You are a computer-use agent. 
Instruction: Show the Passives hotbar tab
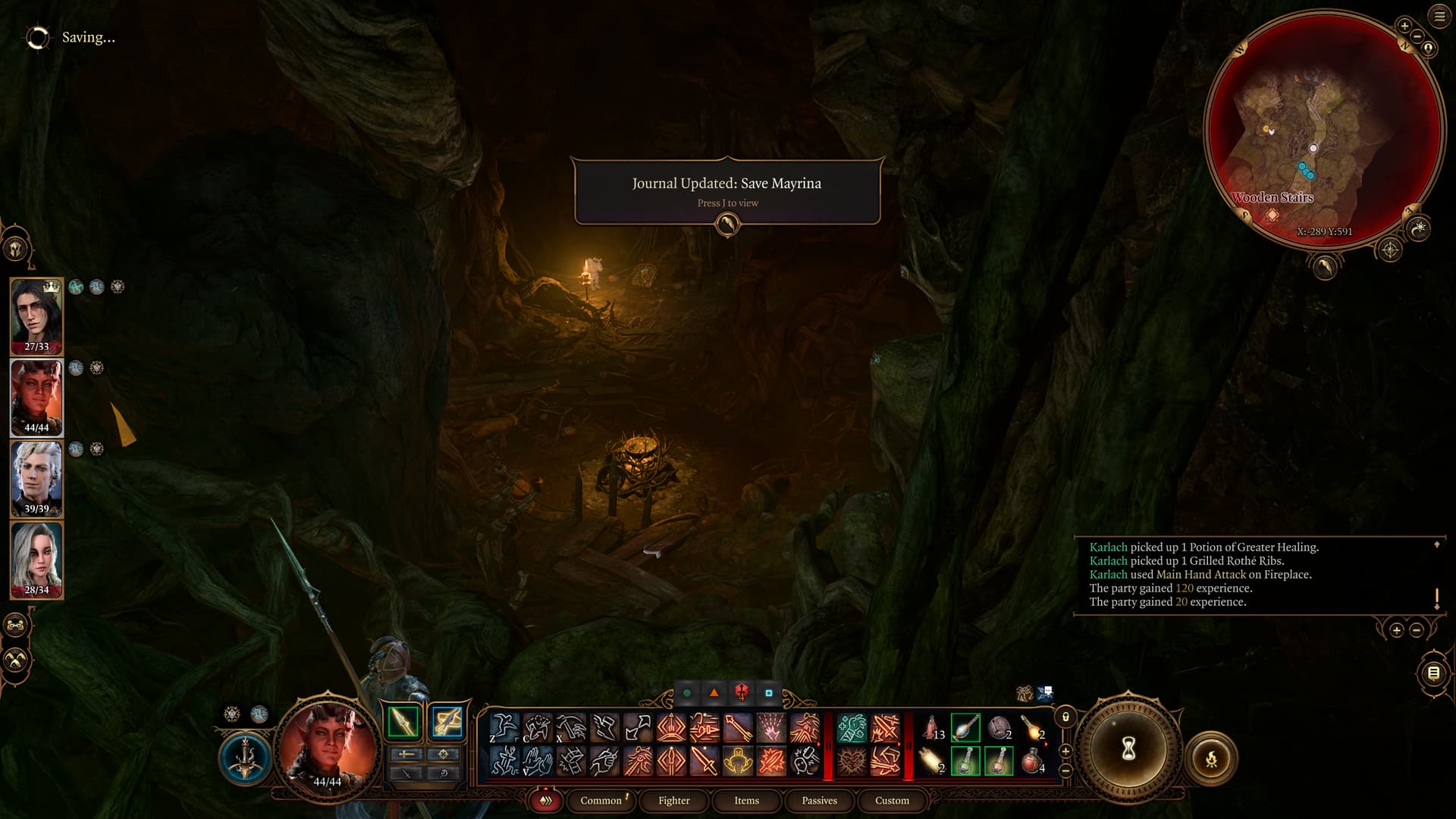819,800
